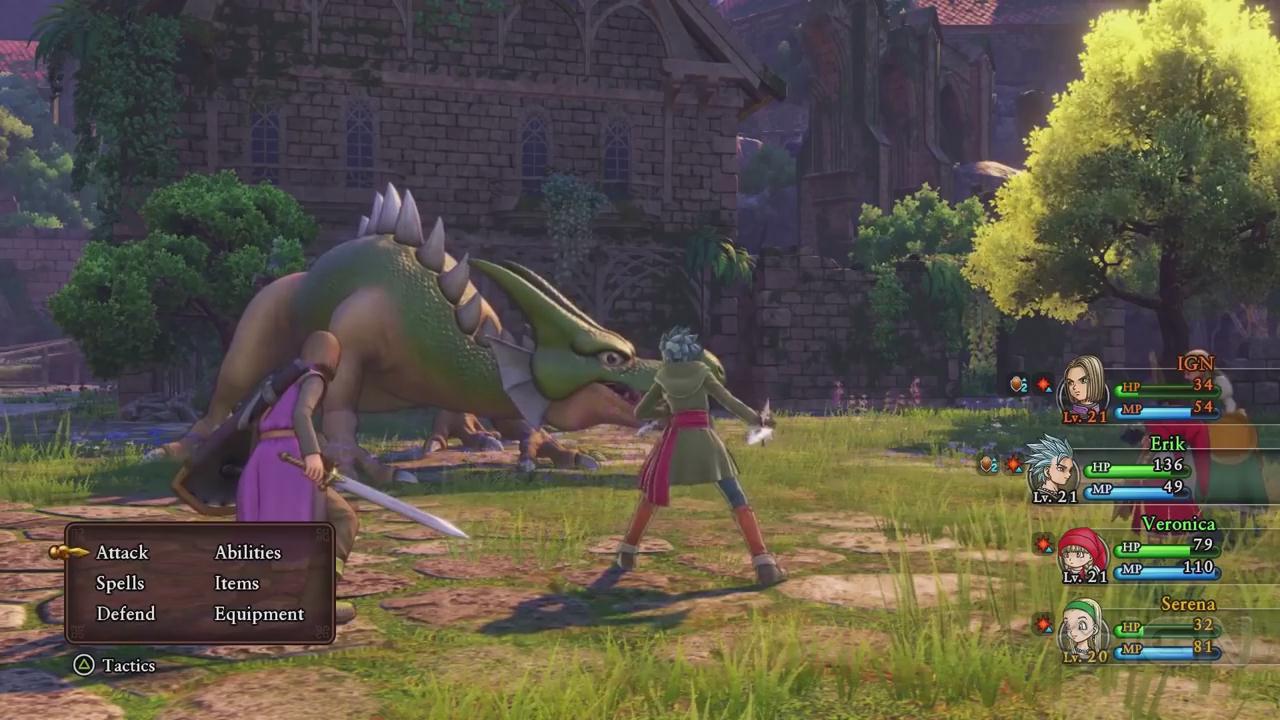Click the red star buff icon next to Erik

1013,464
